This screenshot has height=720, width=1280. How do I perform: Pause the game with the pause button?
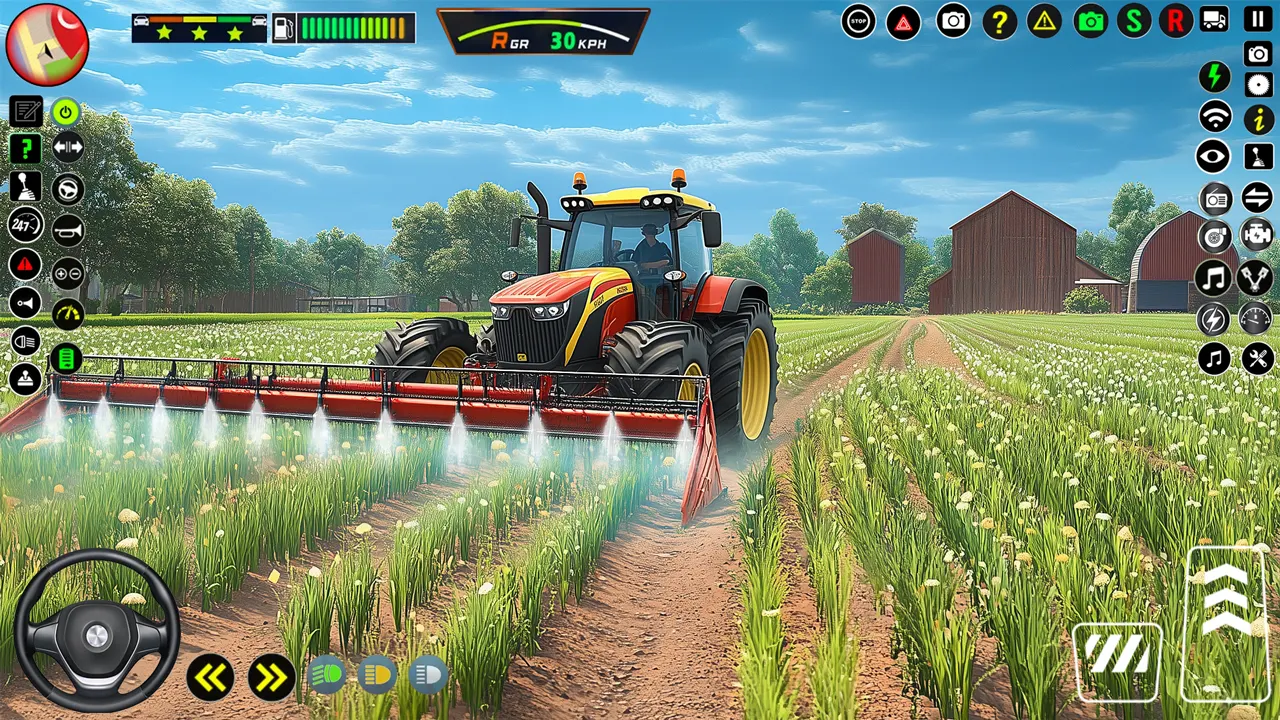pos(1258,19)
